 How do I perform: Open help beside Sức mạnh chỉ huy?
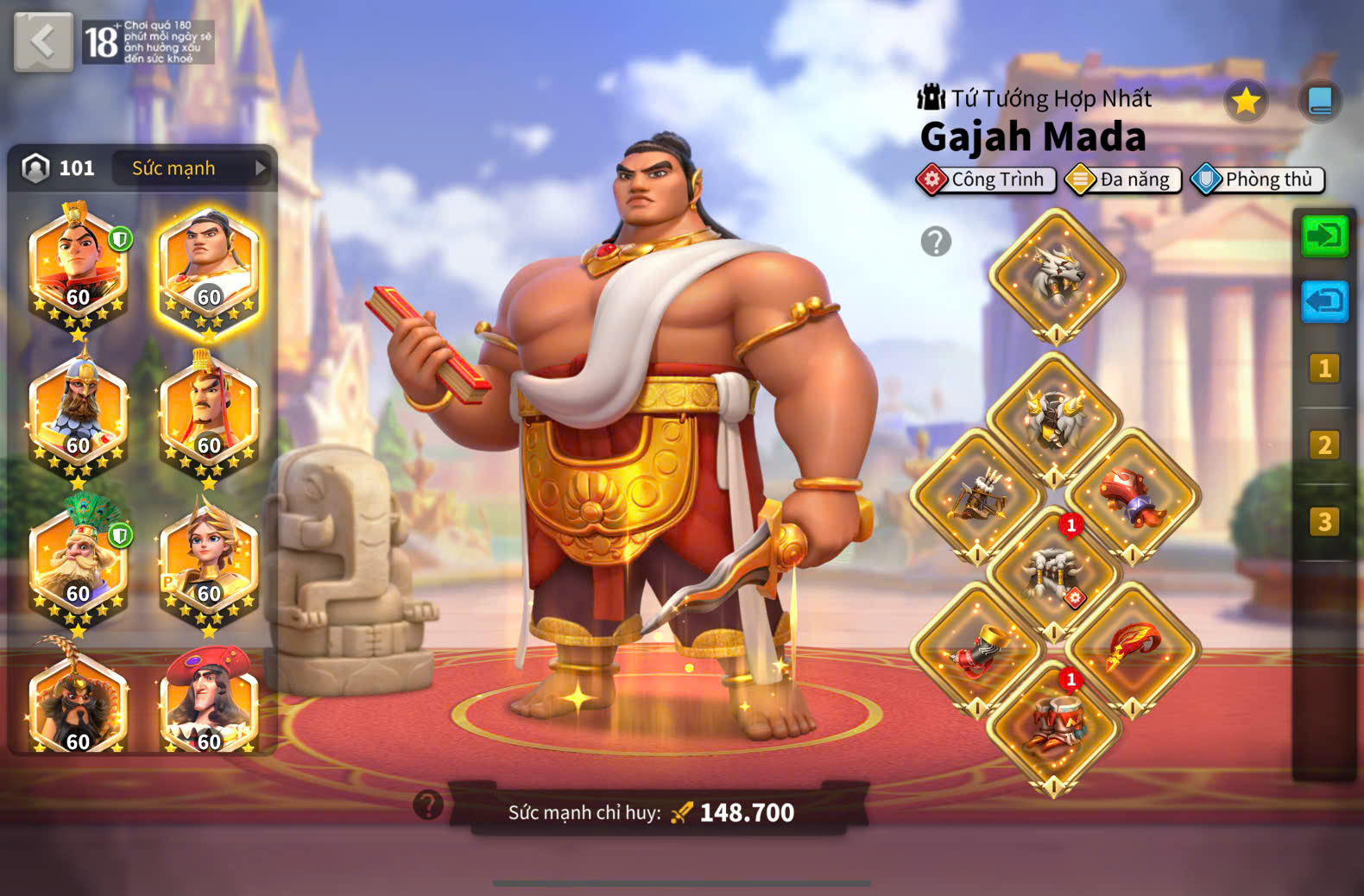[x=428, y=805]
